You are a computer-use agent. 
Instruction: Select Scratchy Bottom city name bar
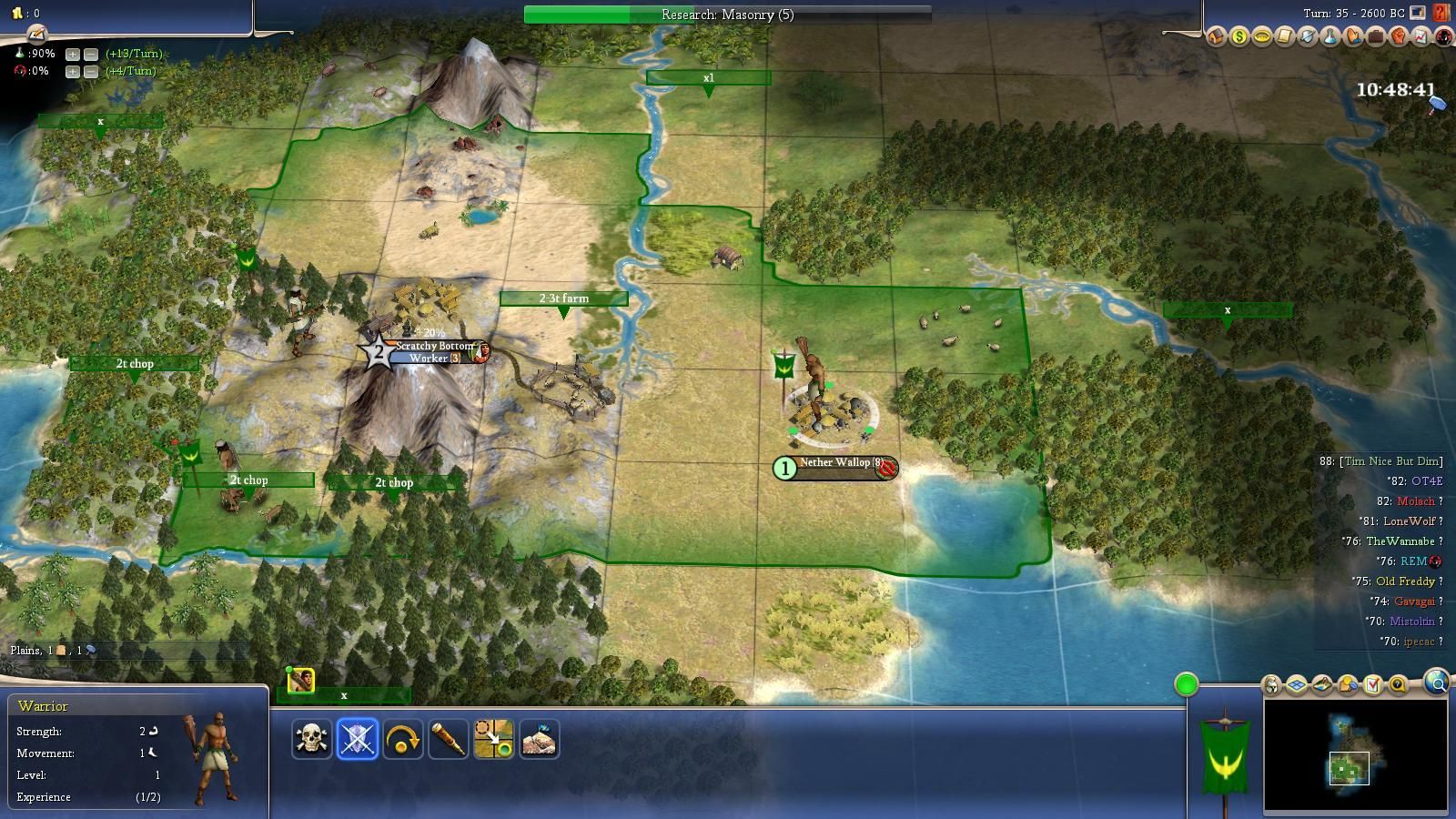pos(435,347)
